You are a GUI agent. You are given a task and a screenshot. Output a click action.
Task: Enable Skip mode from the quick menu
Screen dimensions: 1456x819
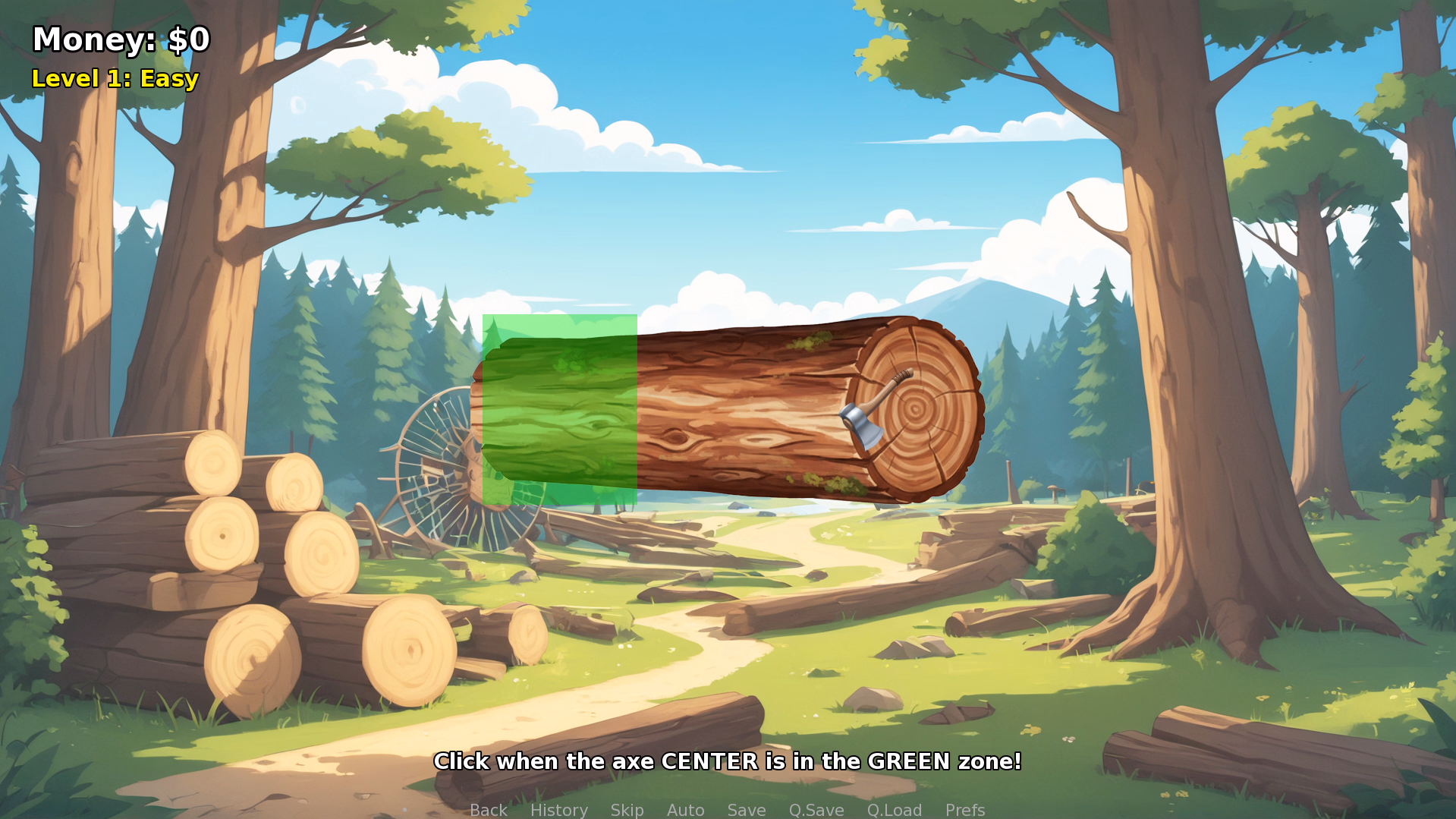[627, 809]
